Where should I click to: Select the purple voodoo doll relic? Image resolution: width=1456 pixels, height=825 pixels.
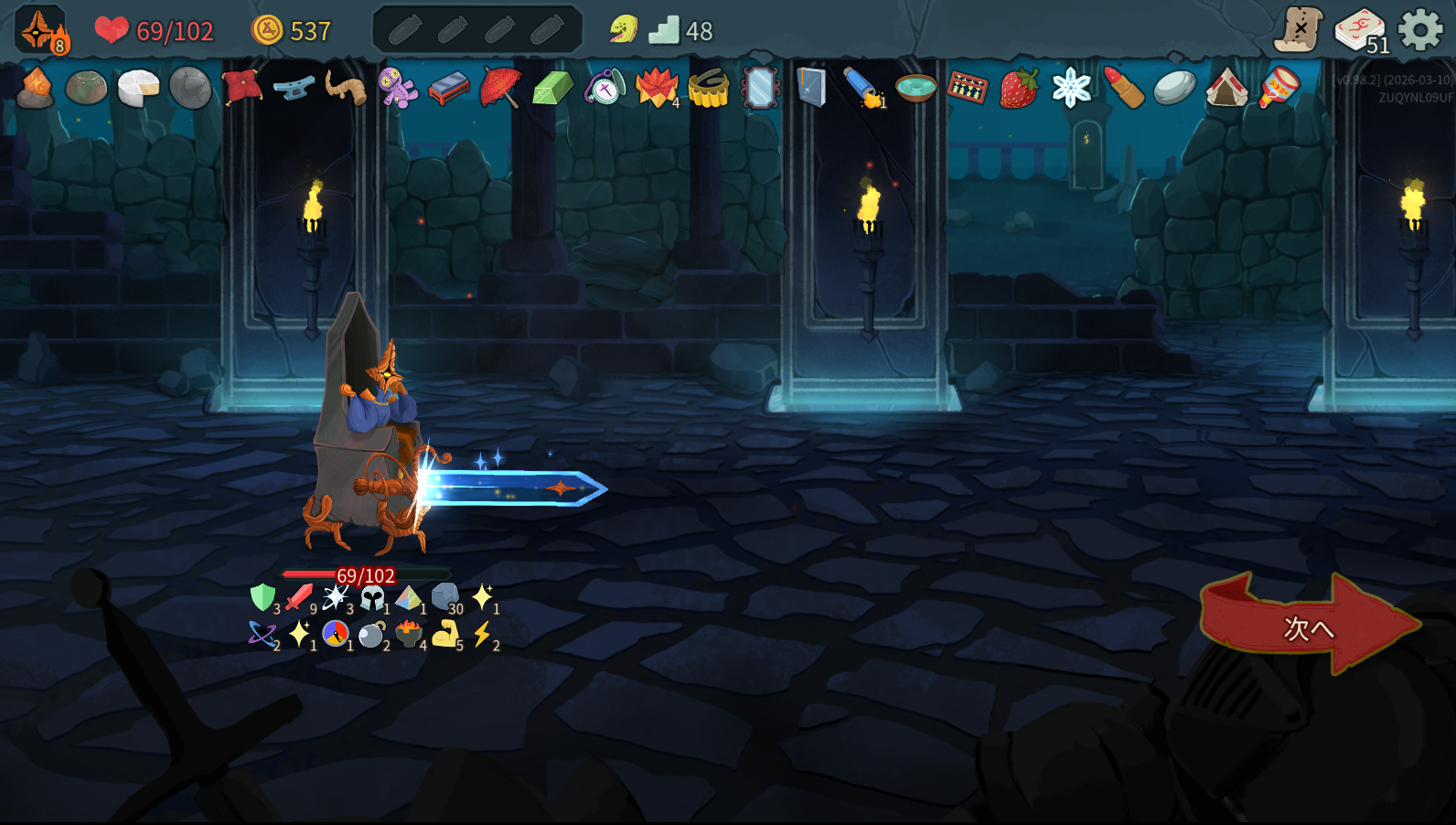tap(398, 89)
